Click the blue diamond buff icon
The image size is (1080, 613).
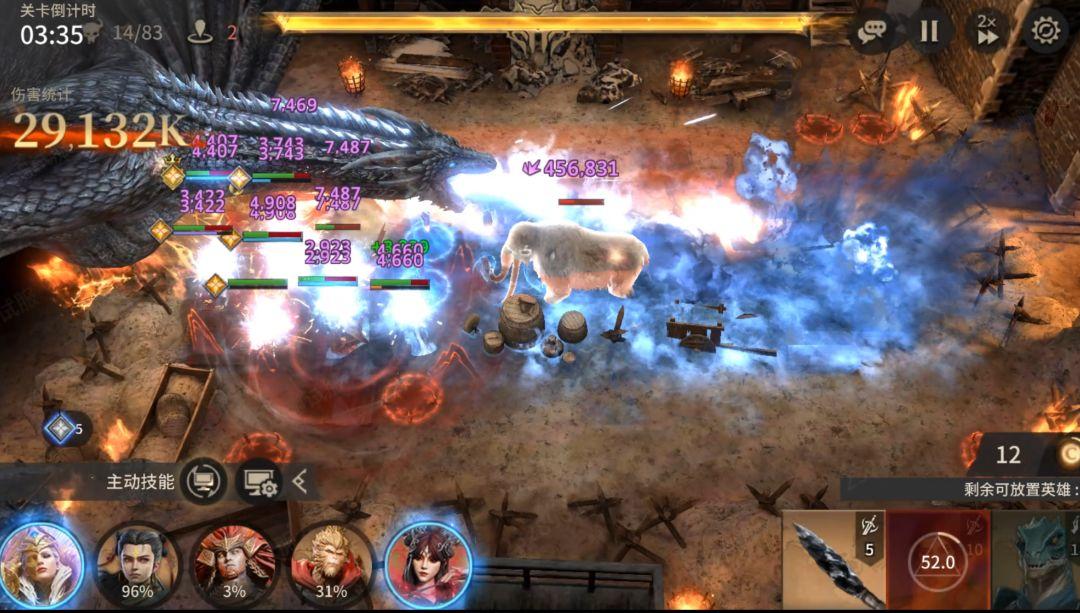coord(60,429)
